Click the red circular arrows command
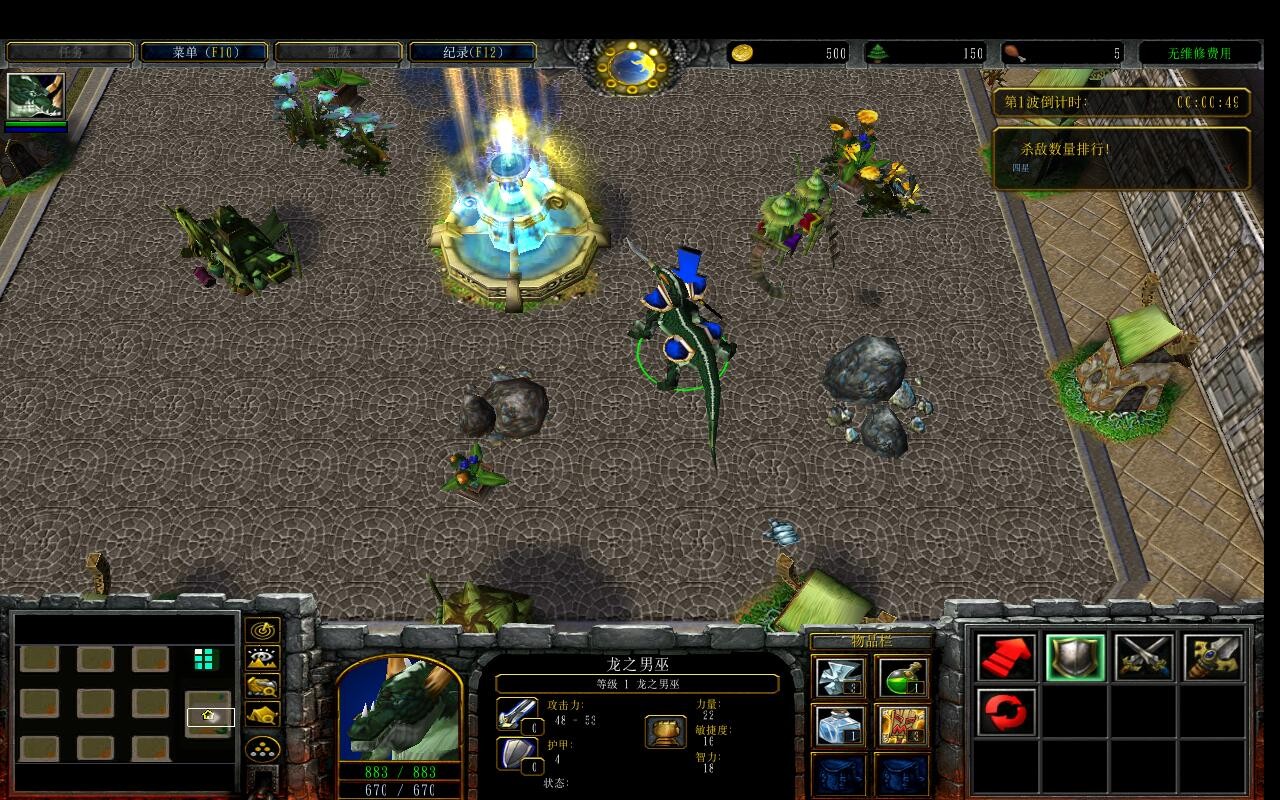The height and width of the screenshot is (800, 1280). point(1006,711)
